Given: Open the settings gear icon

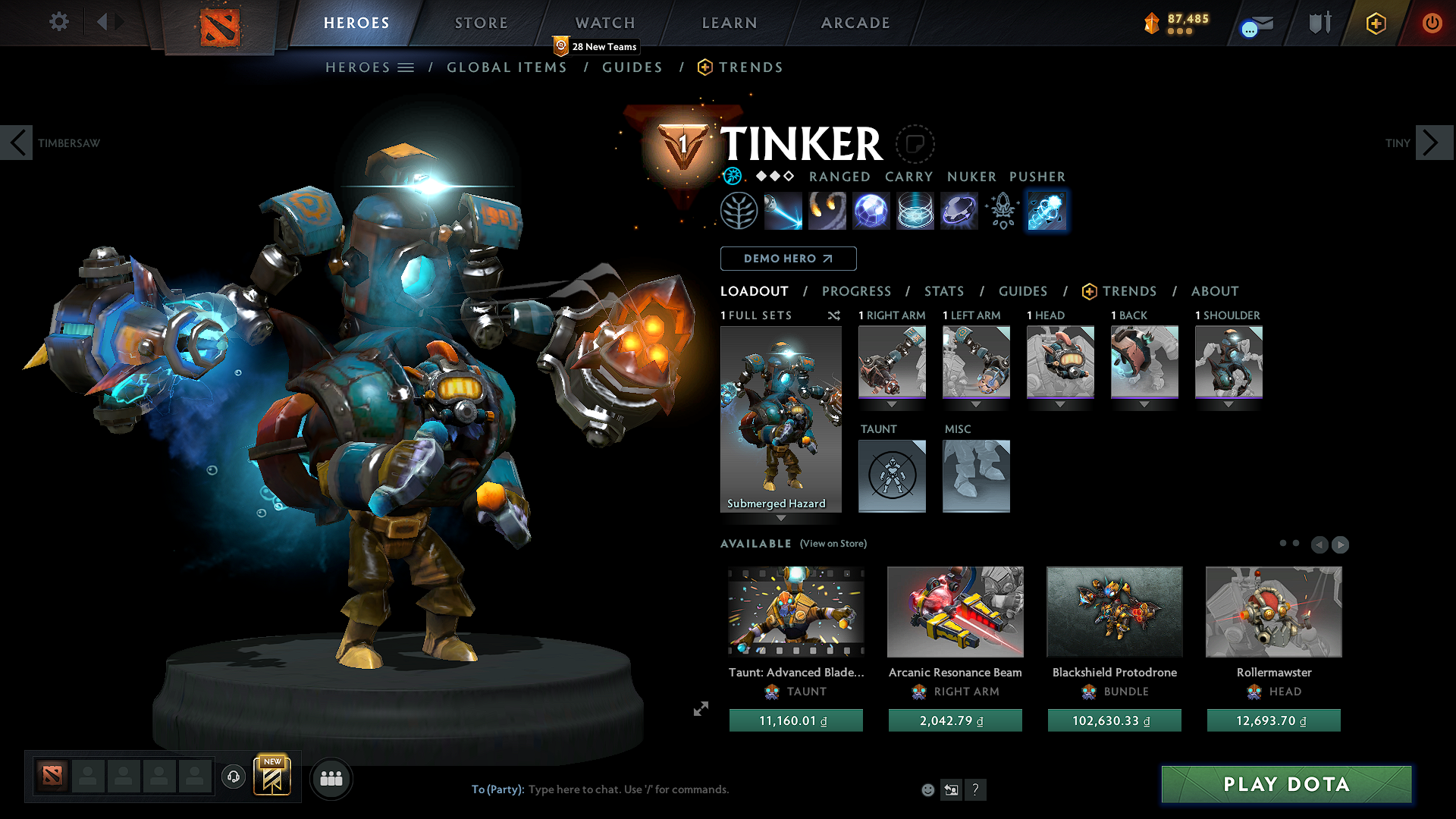Looking at the screenshot, I should 58,22.
